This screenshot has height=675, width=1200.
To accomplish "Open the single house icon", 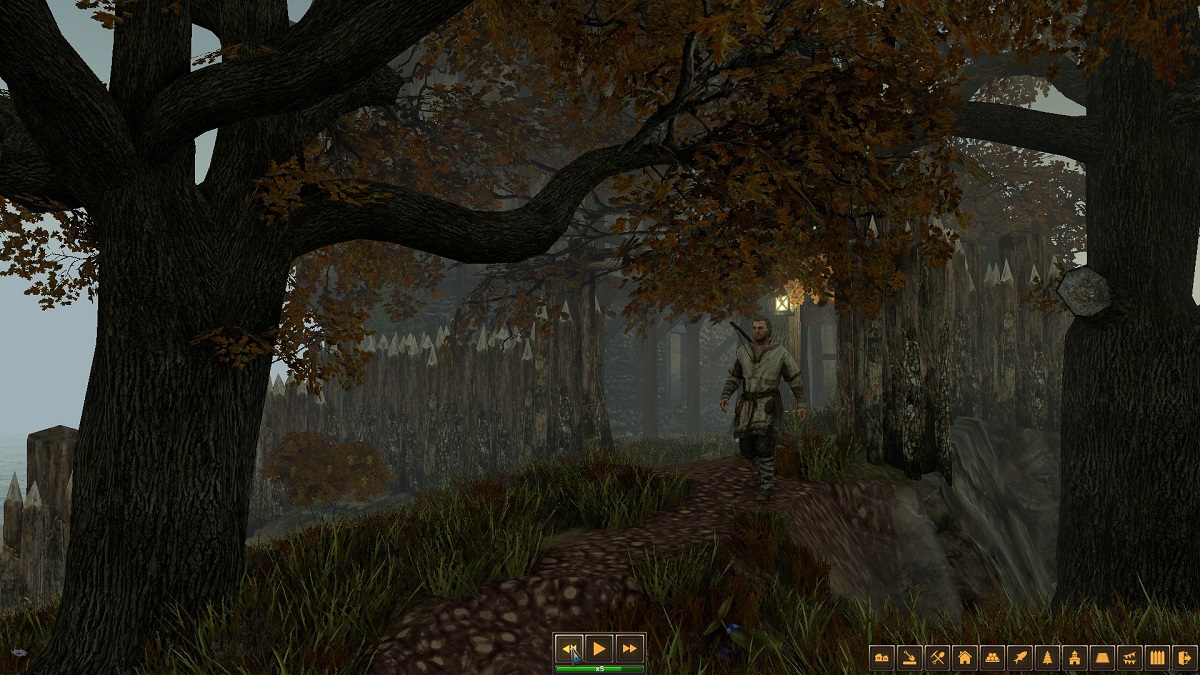I will (965, 657).
